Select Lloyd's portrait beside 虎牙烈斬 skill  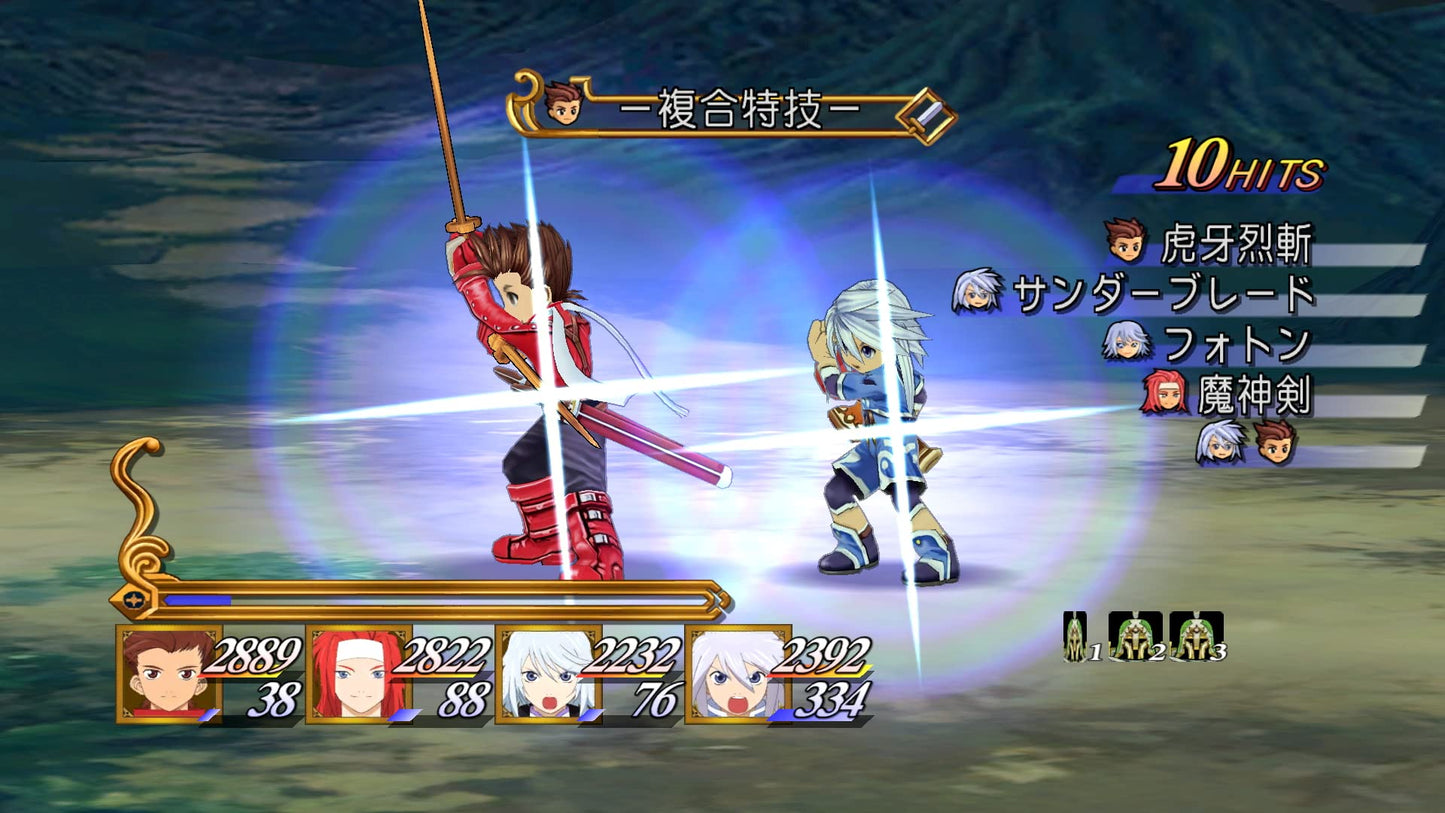click(x=1125, y=240)
